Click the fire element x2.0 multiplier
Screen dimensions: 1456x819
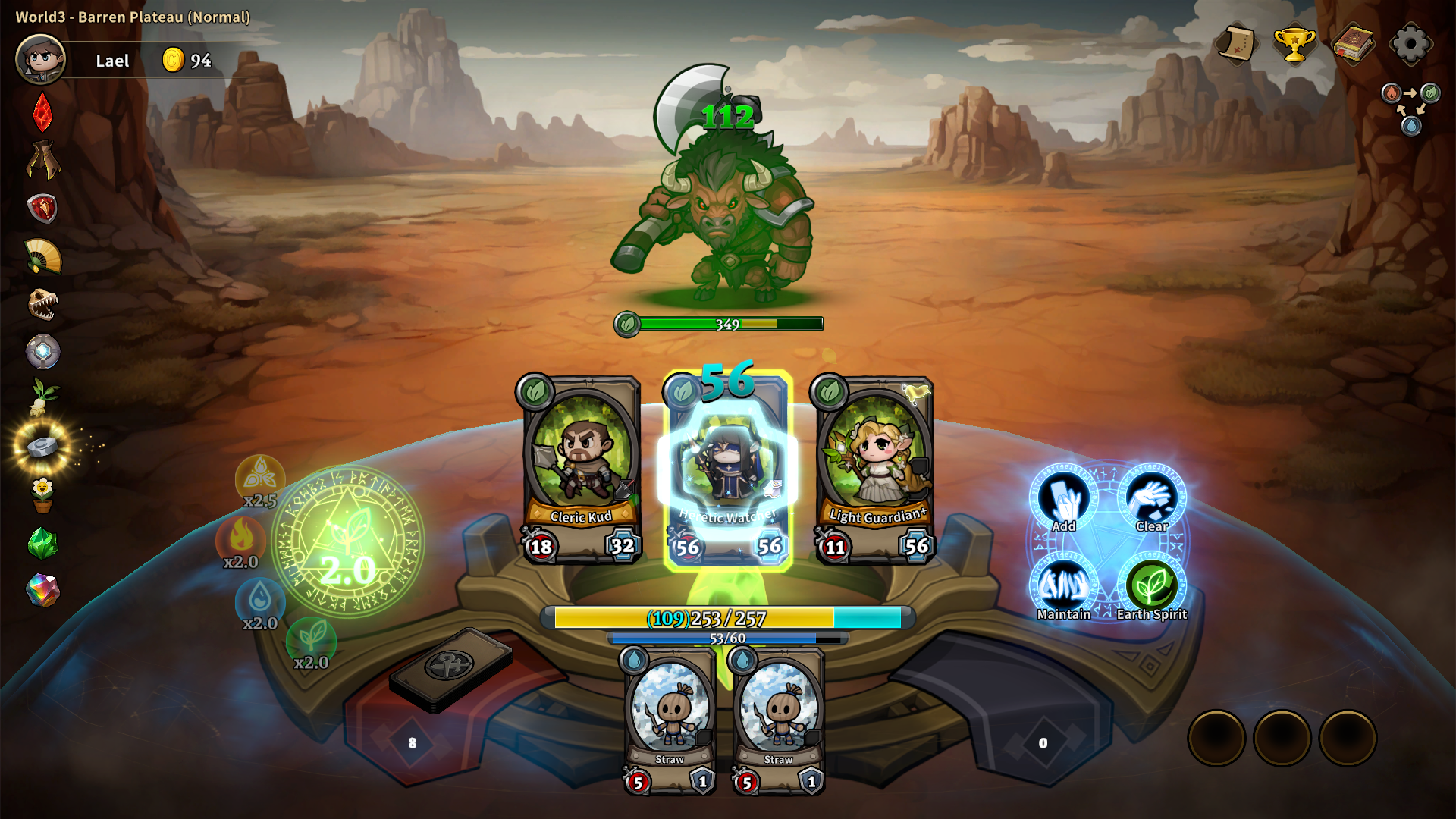coord(241,540)
